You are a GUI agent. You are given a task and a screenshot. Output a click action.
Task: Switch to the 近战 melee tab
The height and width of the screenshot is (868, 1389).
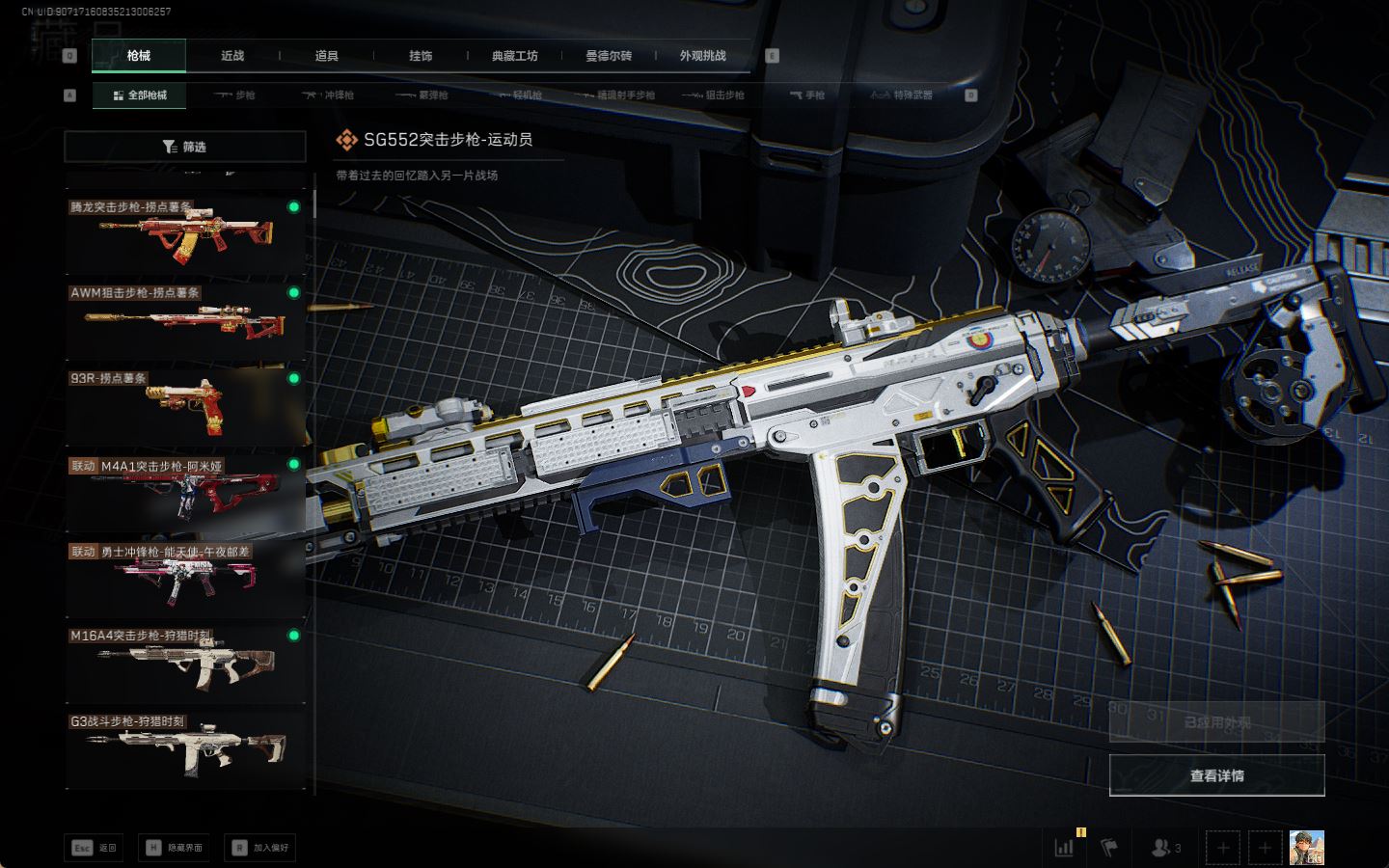[232, 56]
